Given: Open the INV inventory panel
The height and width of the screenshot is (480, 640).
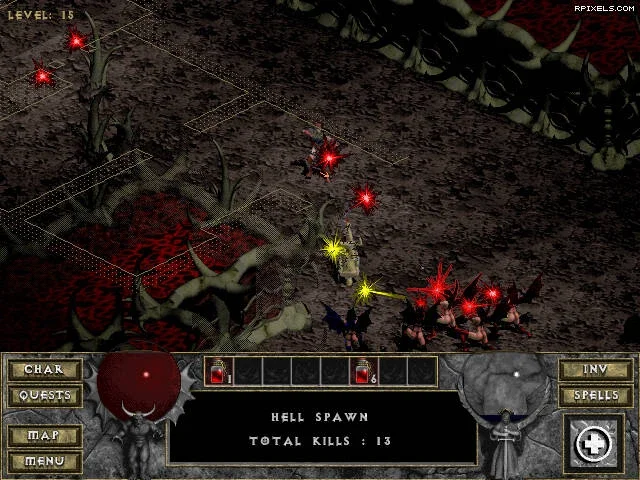Looking at the screenshot, I should click(x=595, y=369).
